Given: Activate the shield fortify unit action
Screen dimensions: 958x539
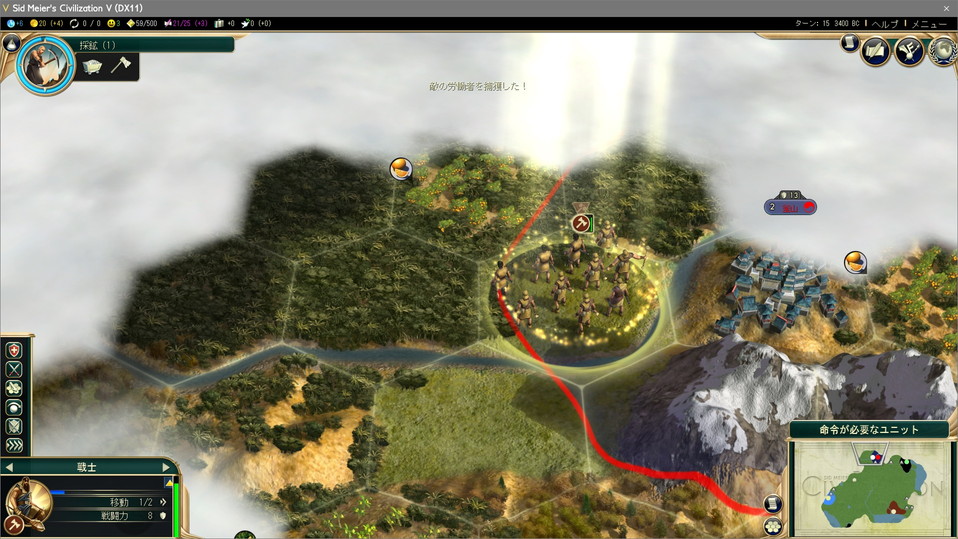Looking at the screenshot, I should 15,427.
